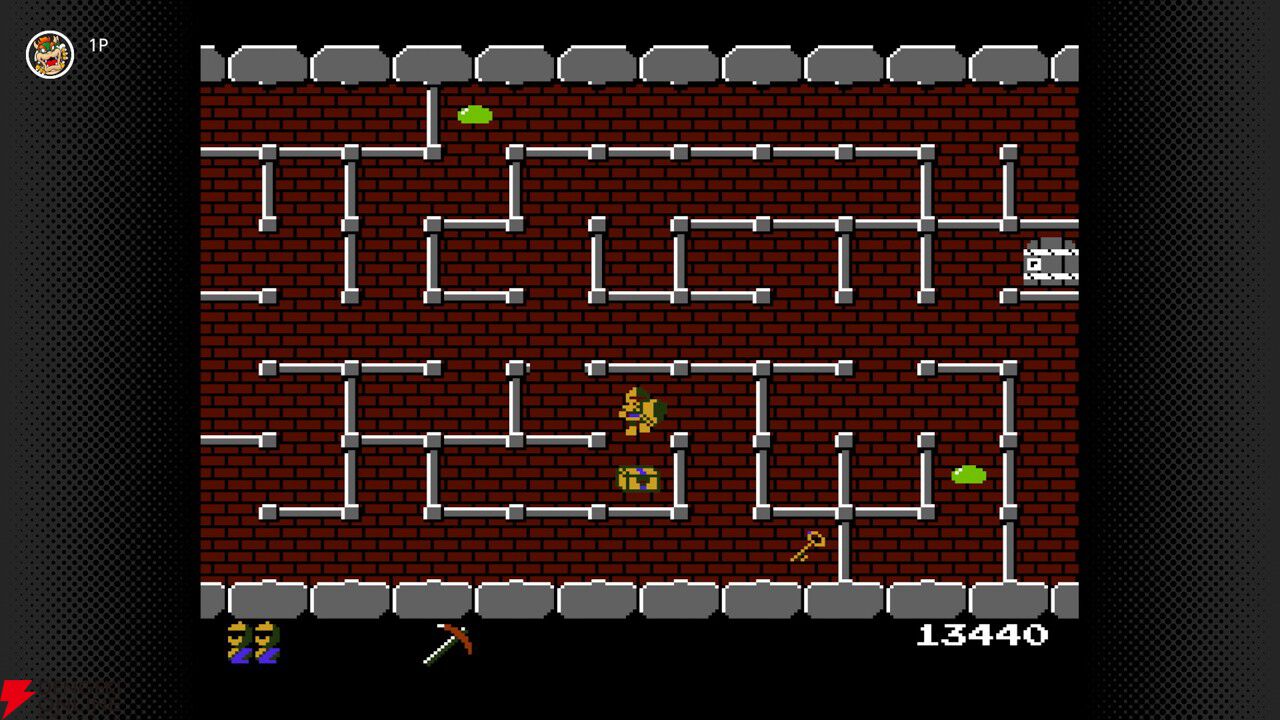
Task: Click the 1P label next to the avatar
Action: point(98,45)
